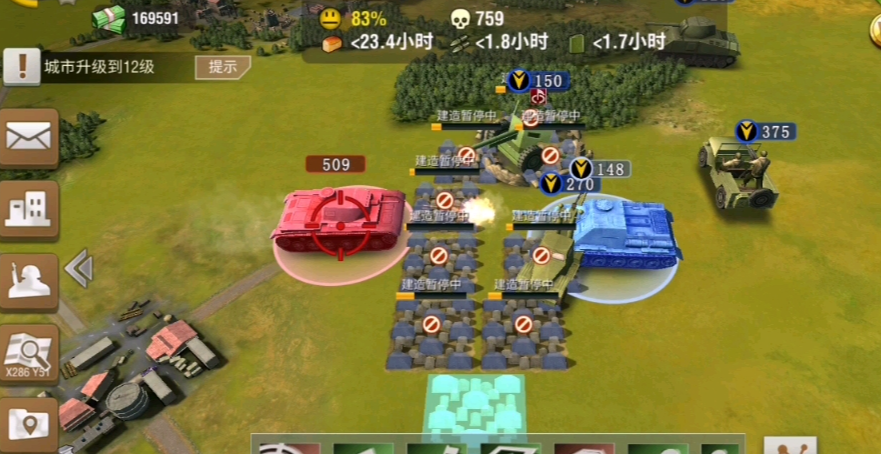Screen dimensions: 881x454
Task: Collapse the side menu with double-chevron arrow
Action: pos(78,268)
